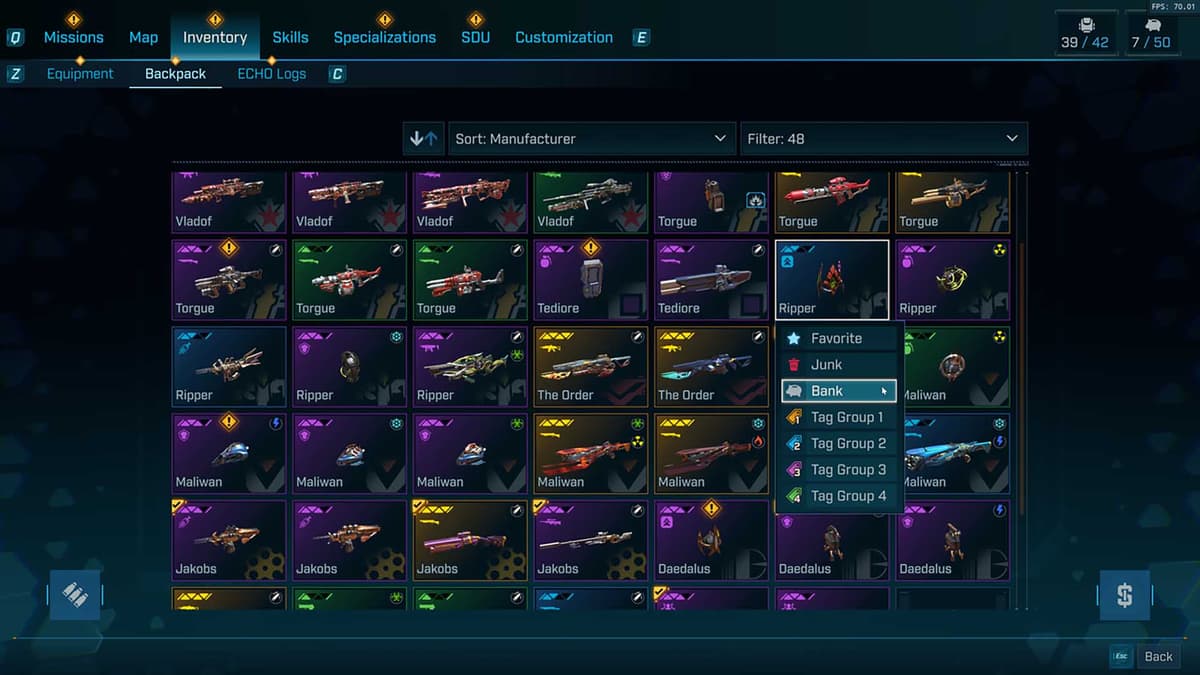Open the Specializations tab
Image resolution: width=1200 pixels, height=675 pixels.
[x=384, y=37]
